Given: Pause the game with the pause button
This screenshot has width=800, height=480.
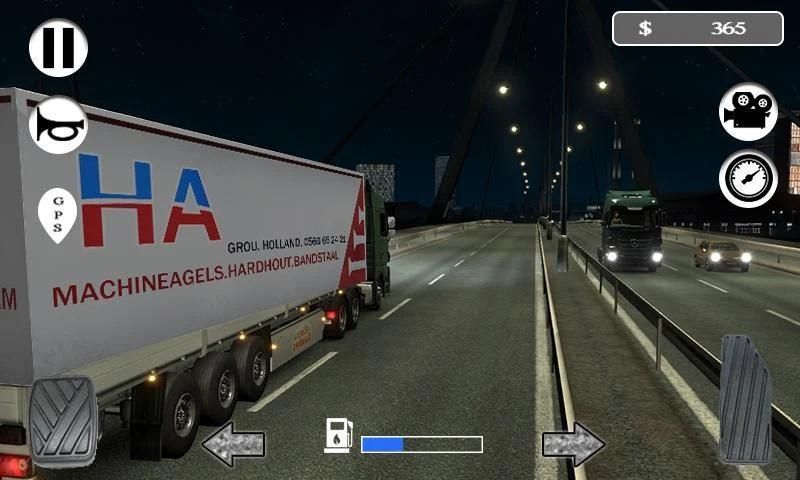Looking at the screenshot, I should pos(58,47).
